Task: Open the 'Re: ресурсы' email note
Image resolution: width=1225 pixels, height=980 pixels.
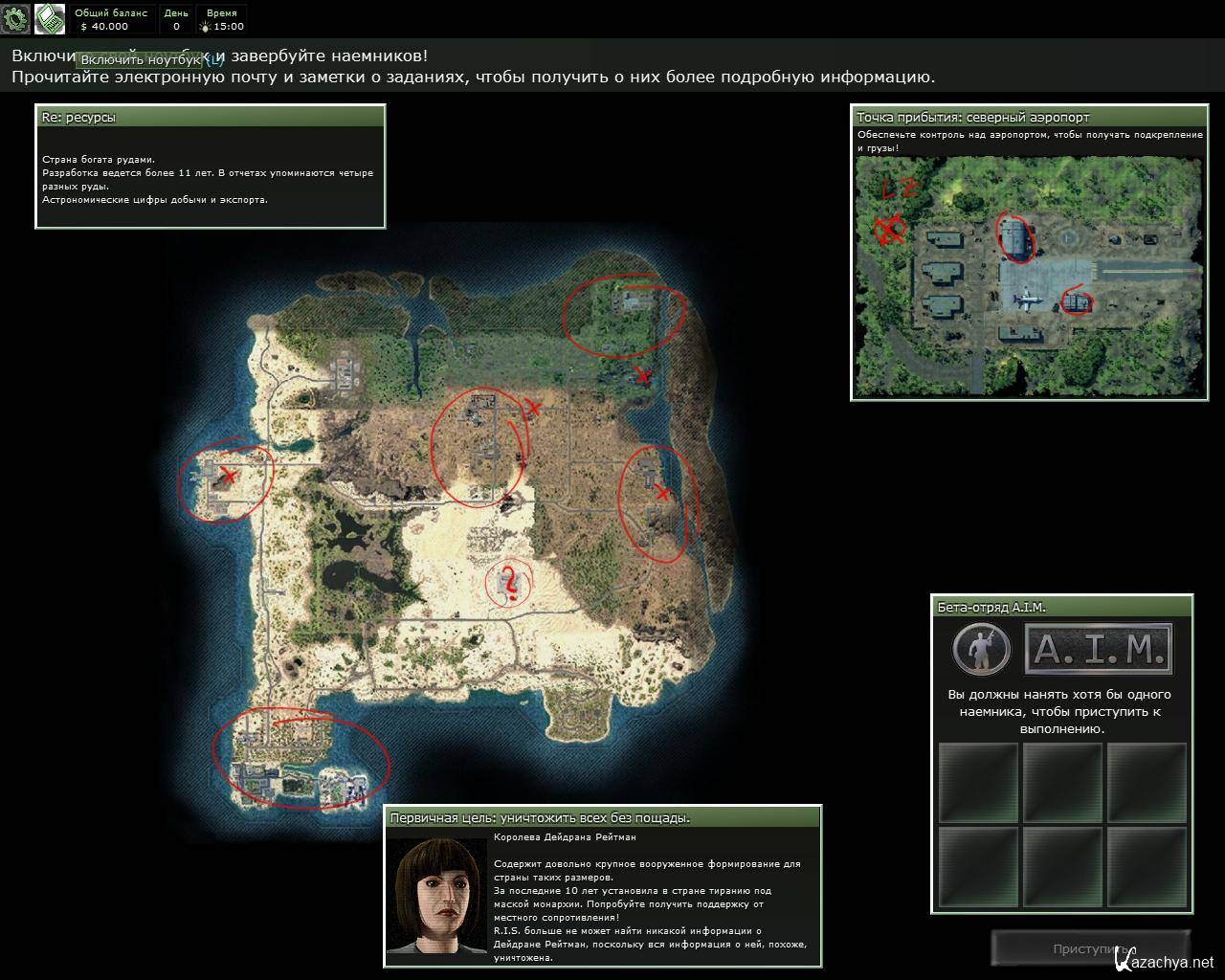Action: (211, 118)
